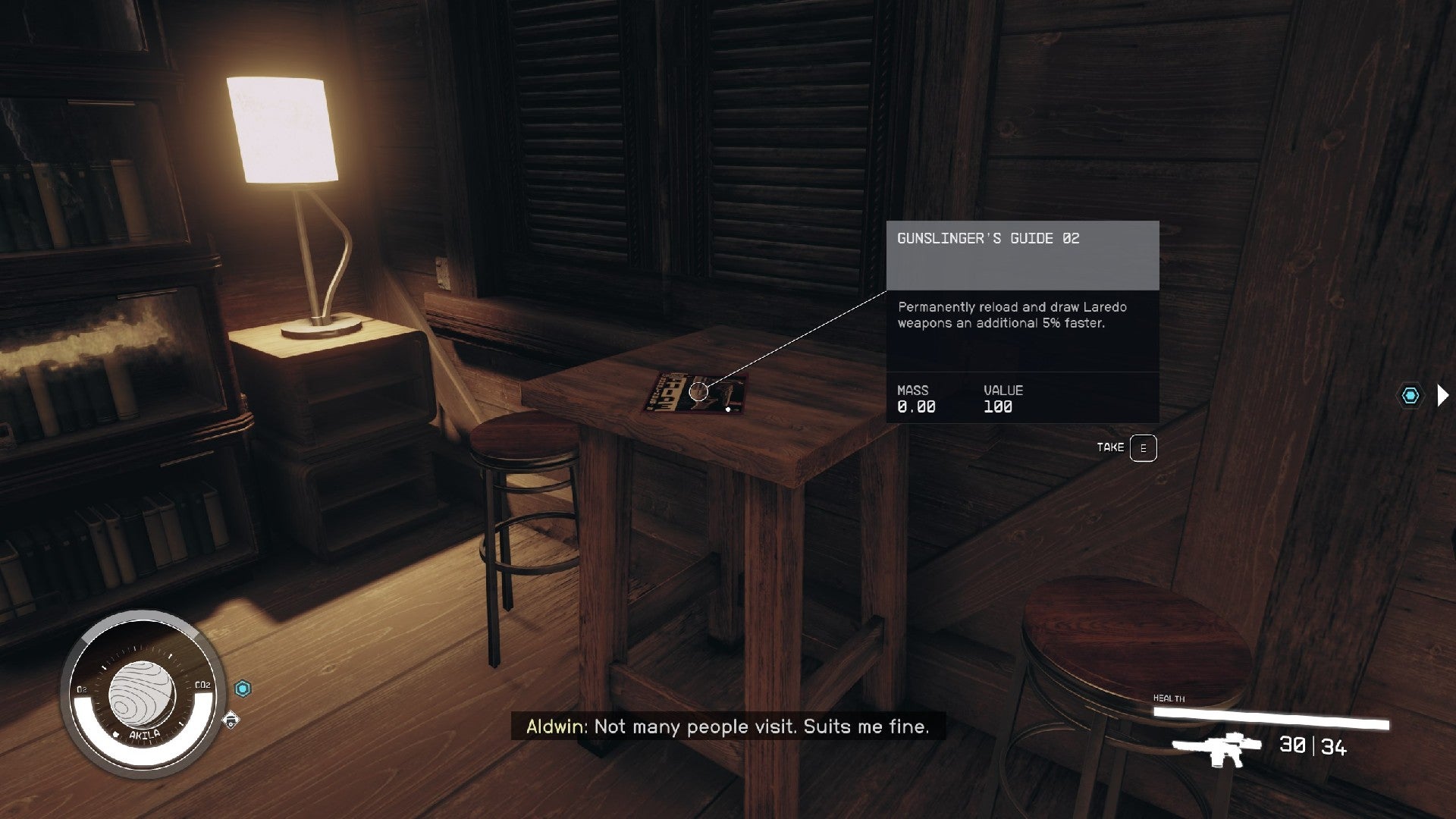Toggle the O2 gauge on the compass
Image resolution: width=1456 pixels, height=819 pixels.
[83, 690]
